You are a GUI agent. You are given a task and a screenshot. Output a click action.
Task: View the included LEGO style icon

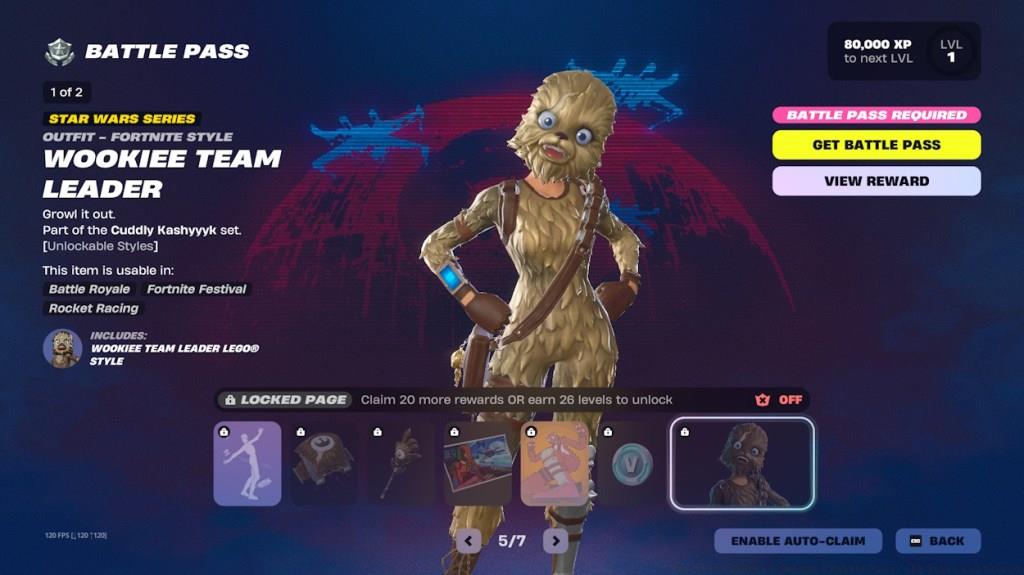pos(62,349)
